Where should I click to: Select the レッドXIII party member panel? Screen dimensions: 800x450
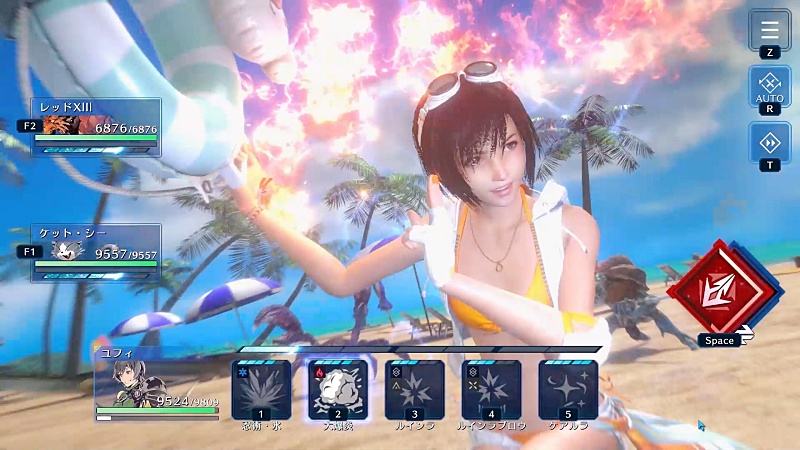coord(97,126)
